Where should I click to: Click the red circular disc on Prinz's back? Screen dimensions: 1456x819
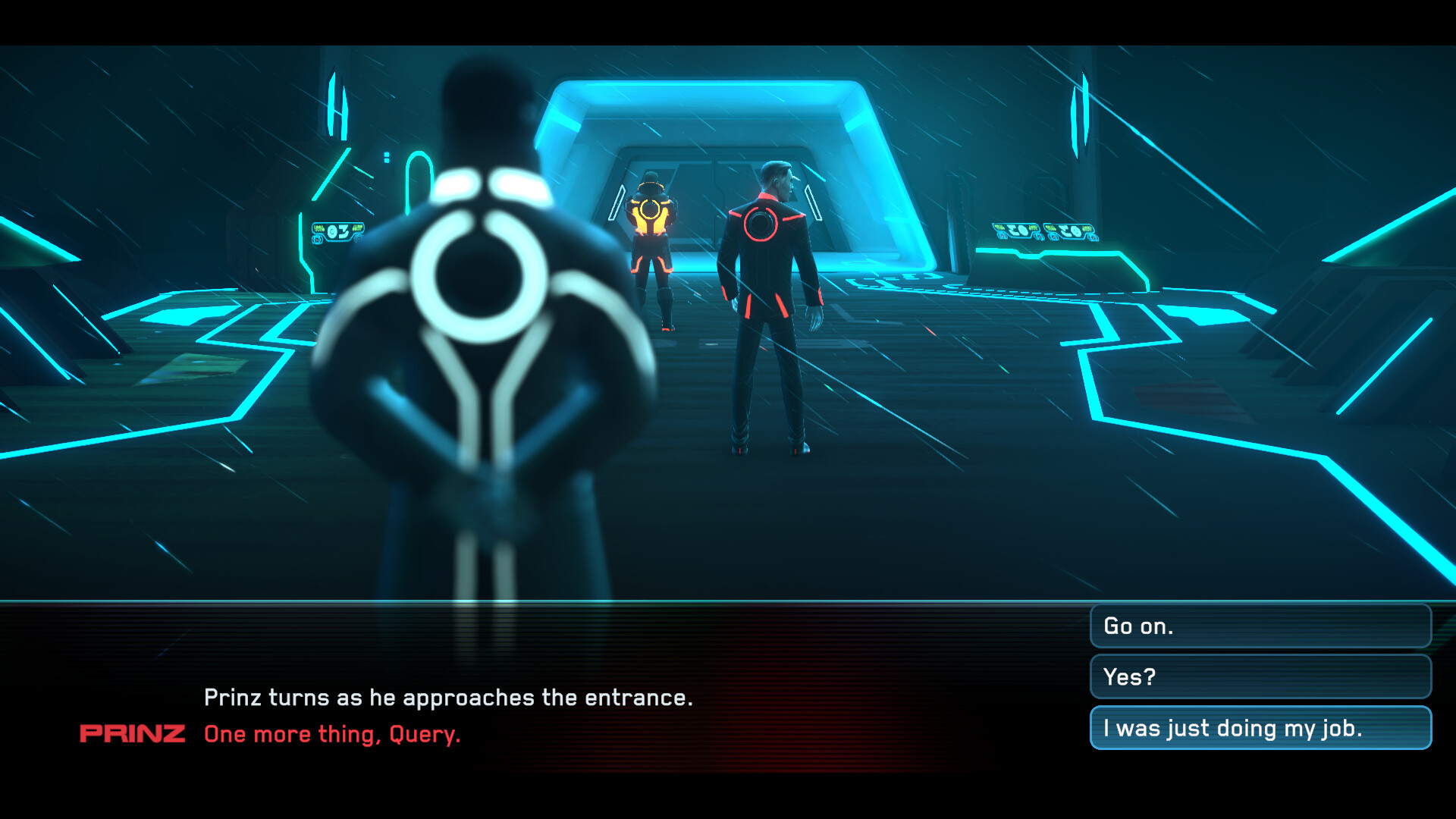(x=762, y=224)
